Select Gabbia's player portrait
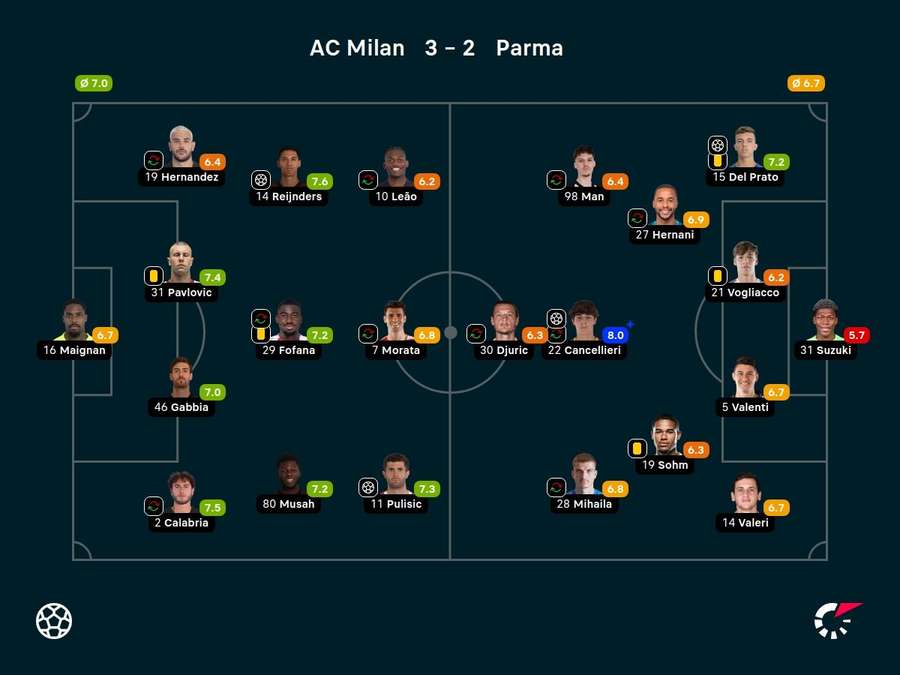900x675 pixels. 181,378
